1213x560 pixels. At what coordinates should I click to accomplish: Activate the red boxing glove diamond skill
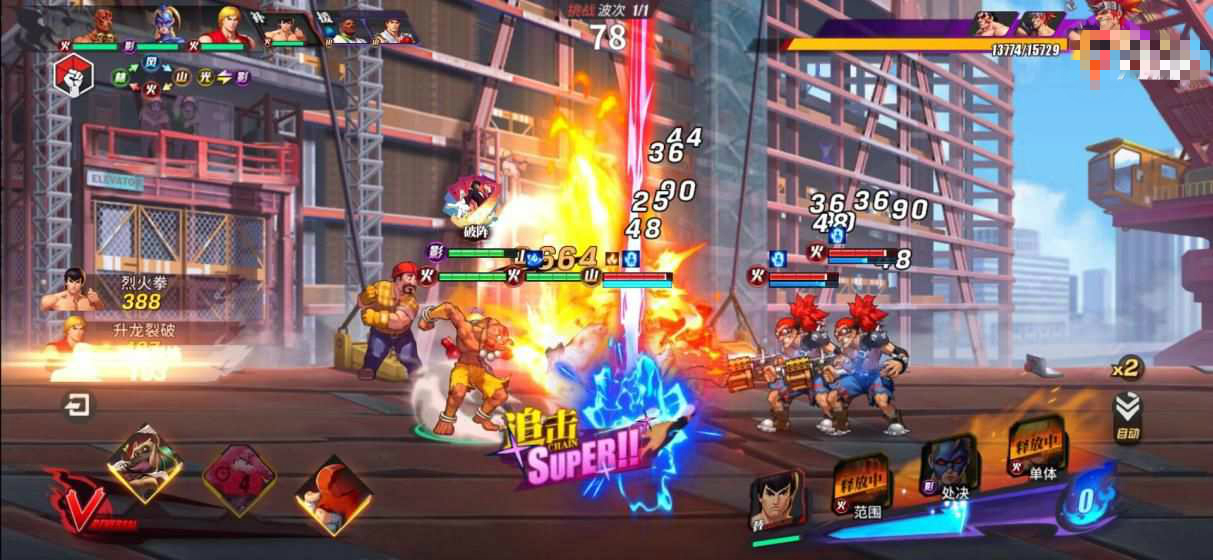coord(333,494)
